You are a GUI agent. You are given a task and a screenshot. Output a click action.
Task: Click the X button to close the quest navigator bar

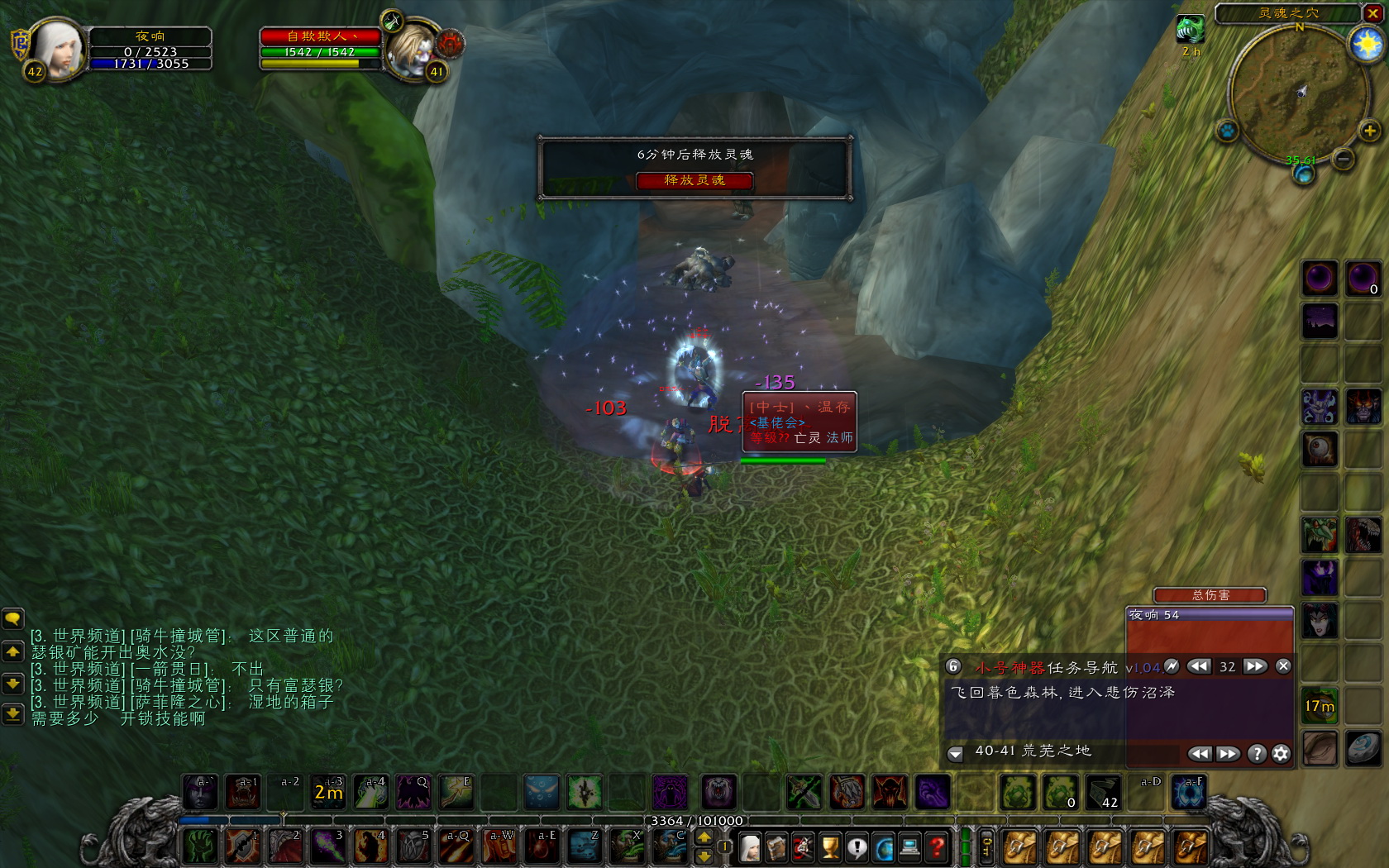click(1283, 666)
